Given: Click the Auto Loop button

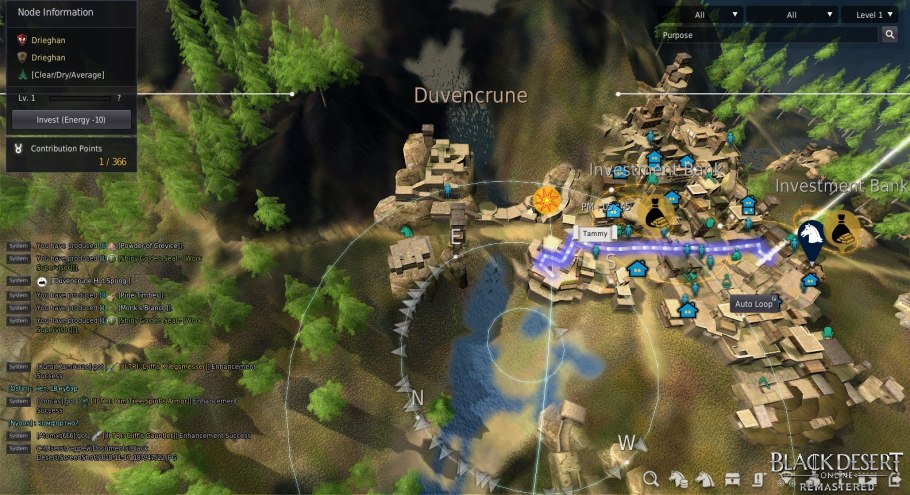Looking at the screenshot, I should [756, 303].
